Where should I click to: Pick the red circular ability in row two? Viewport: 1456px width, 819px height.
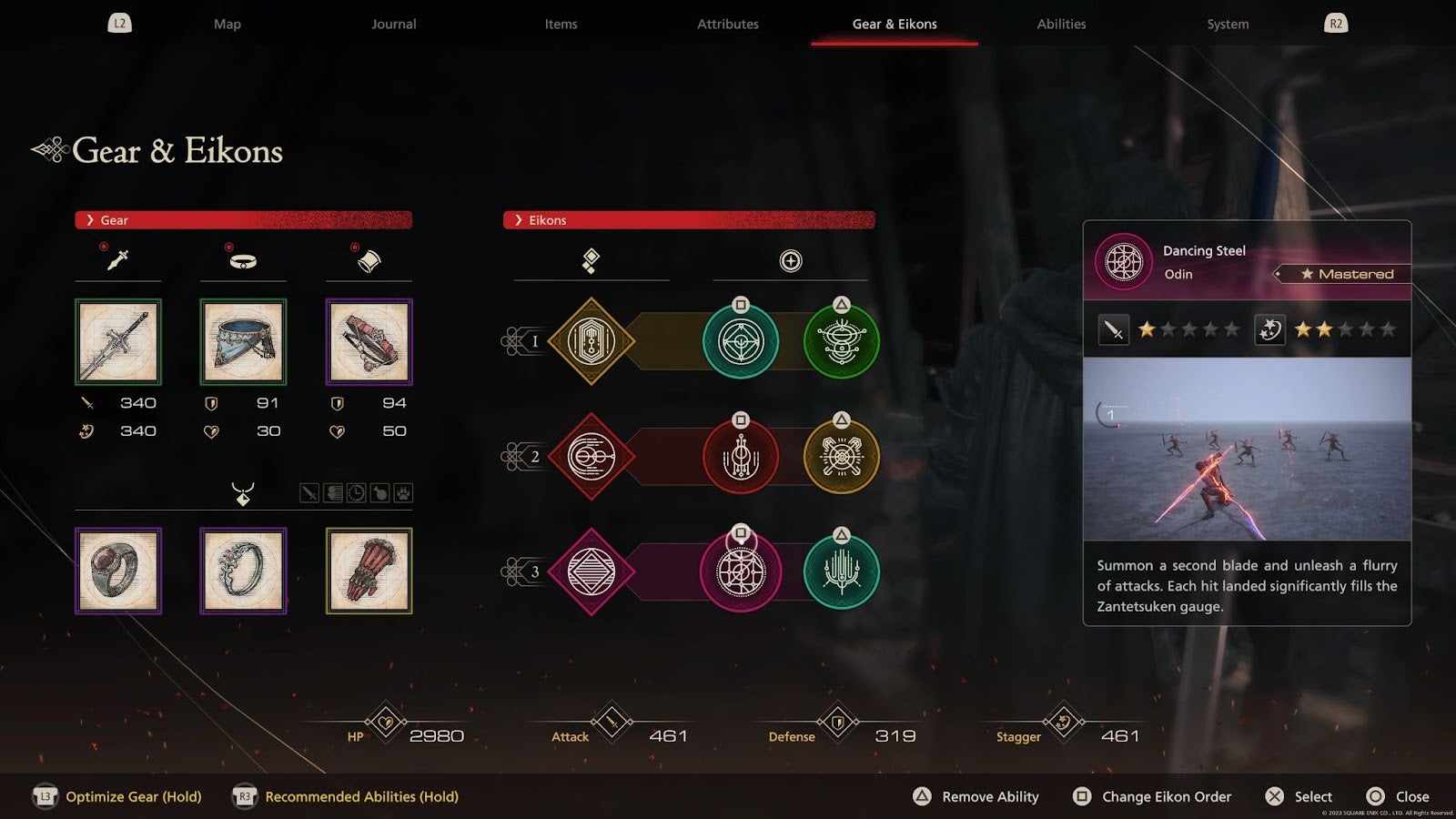tap(741, 457)
